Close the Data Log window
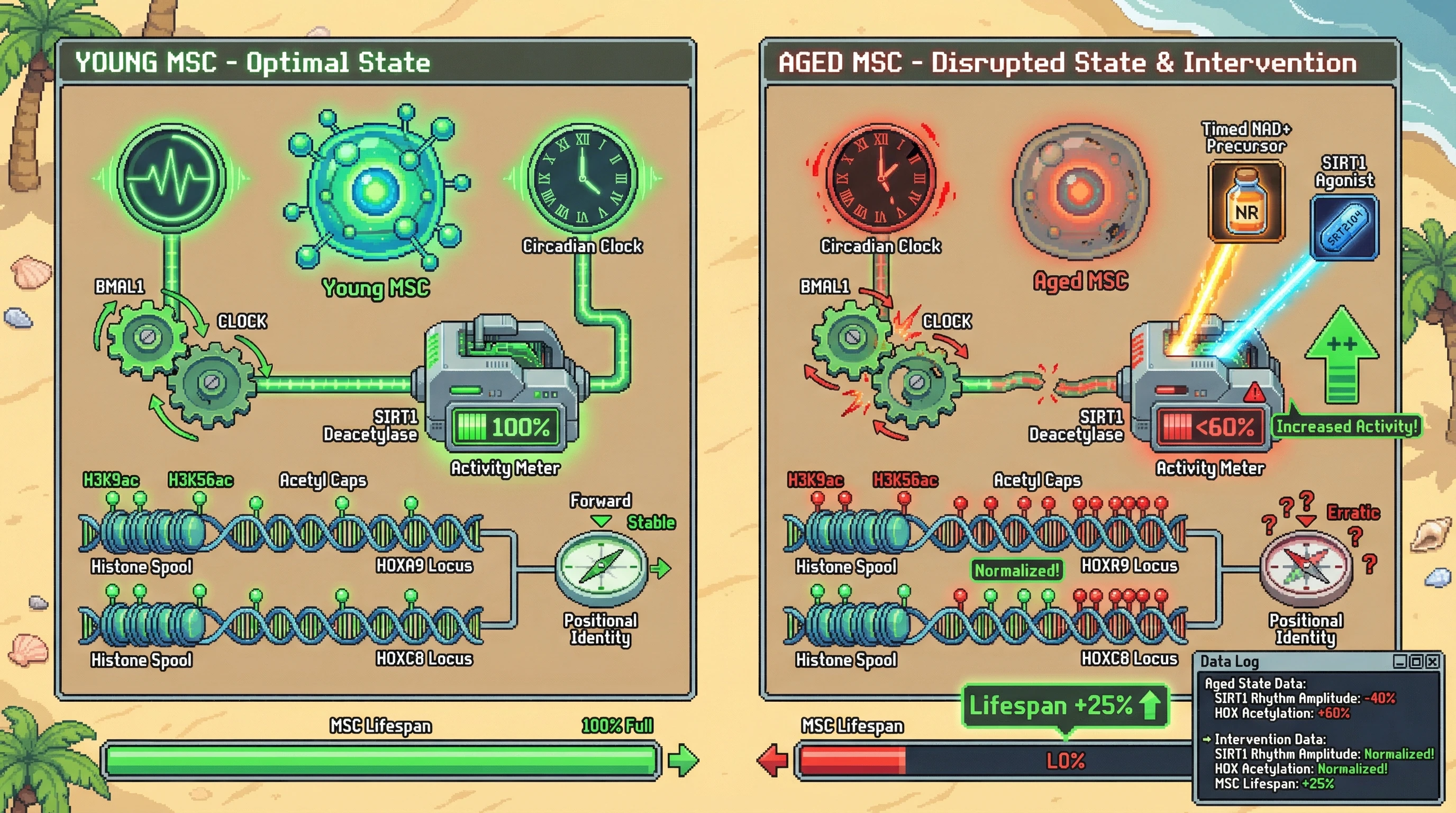This screenshot has height=813, width=1456. point(1432,662)
